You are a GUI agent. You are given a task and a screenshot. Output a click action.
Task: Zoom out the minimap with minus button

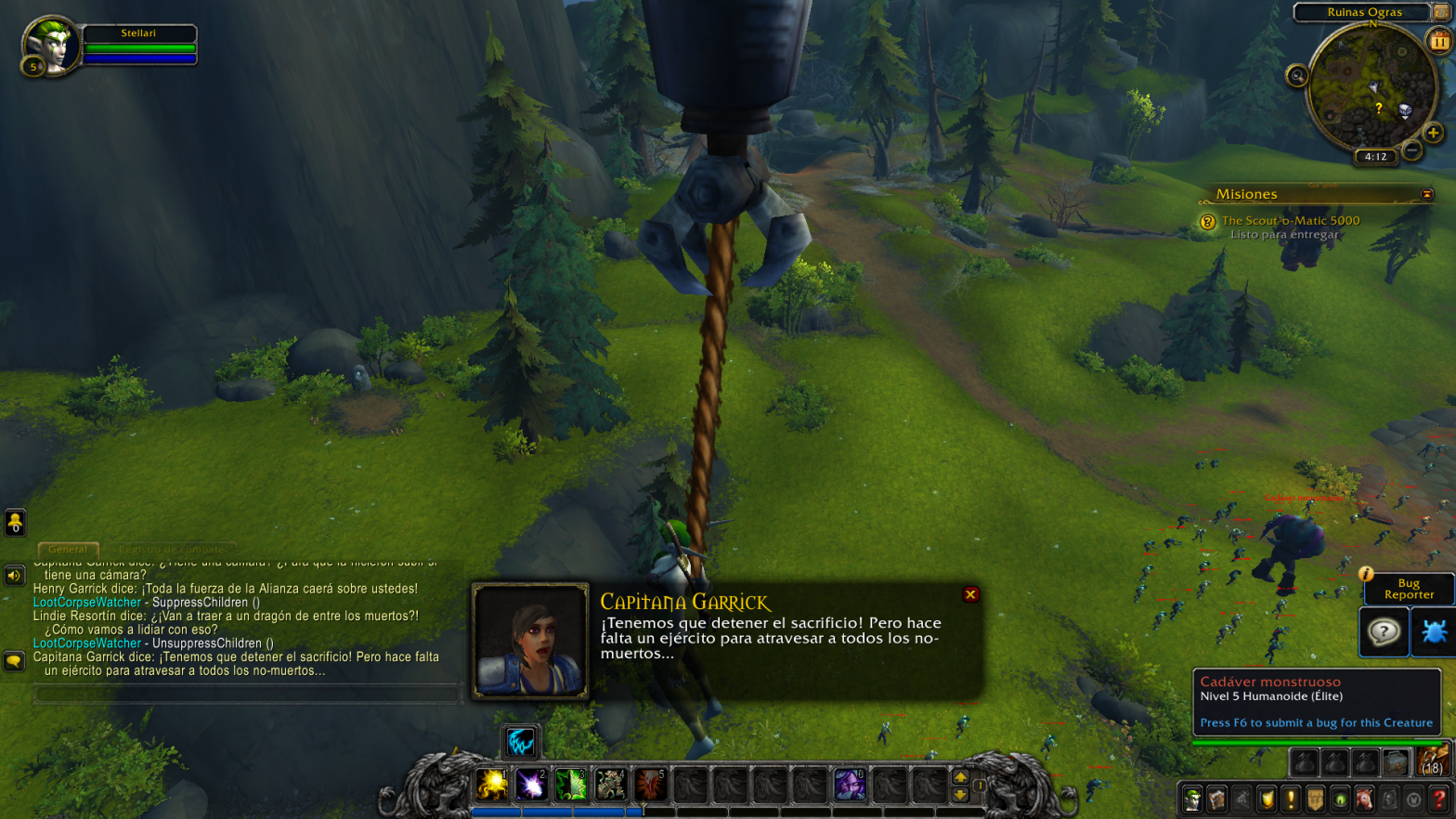(1412, 149)
